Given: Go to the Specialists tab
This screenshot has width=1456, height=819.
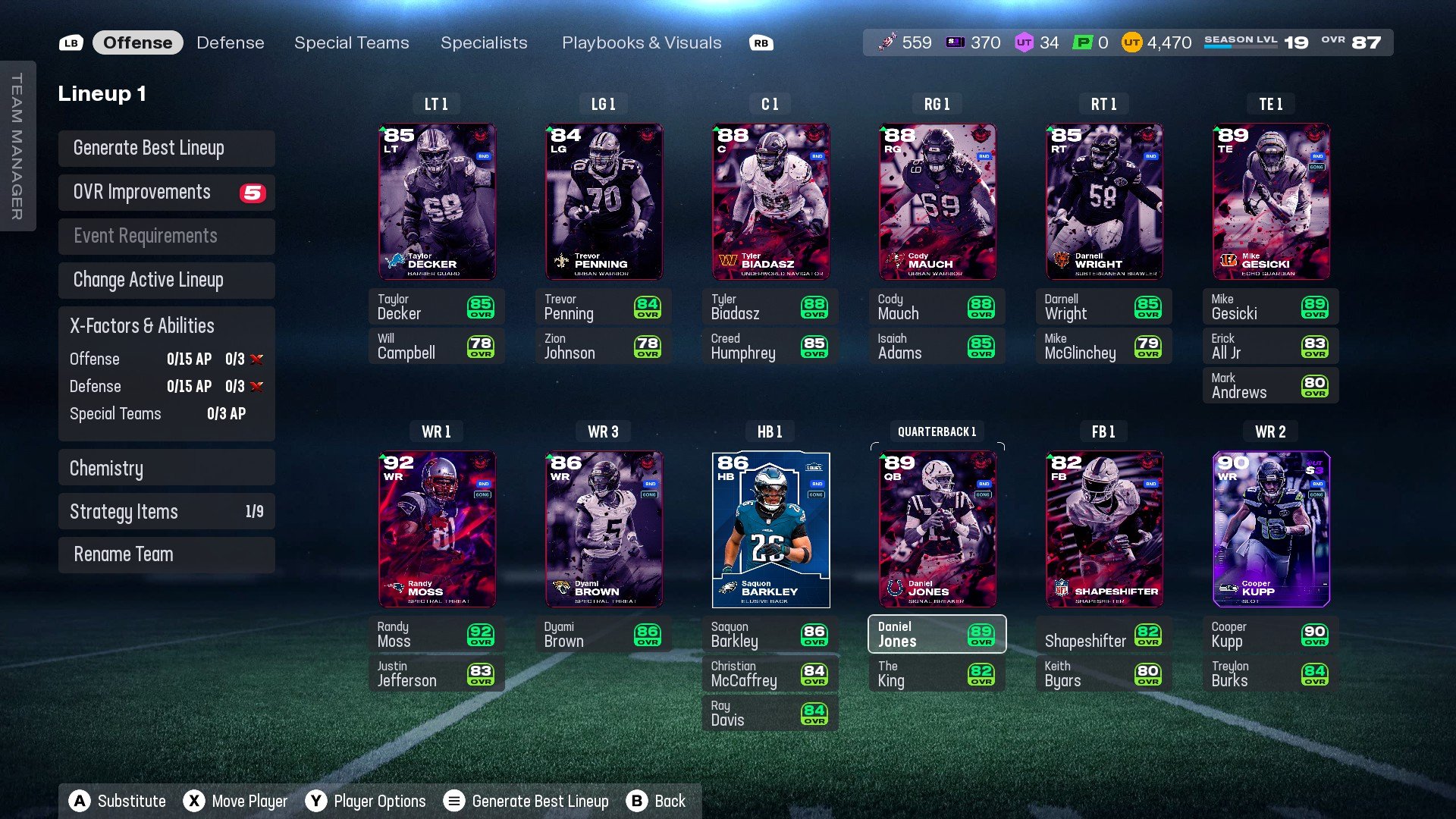Looking at the screenshot, I should tap(484, 43).
